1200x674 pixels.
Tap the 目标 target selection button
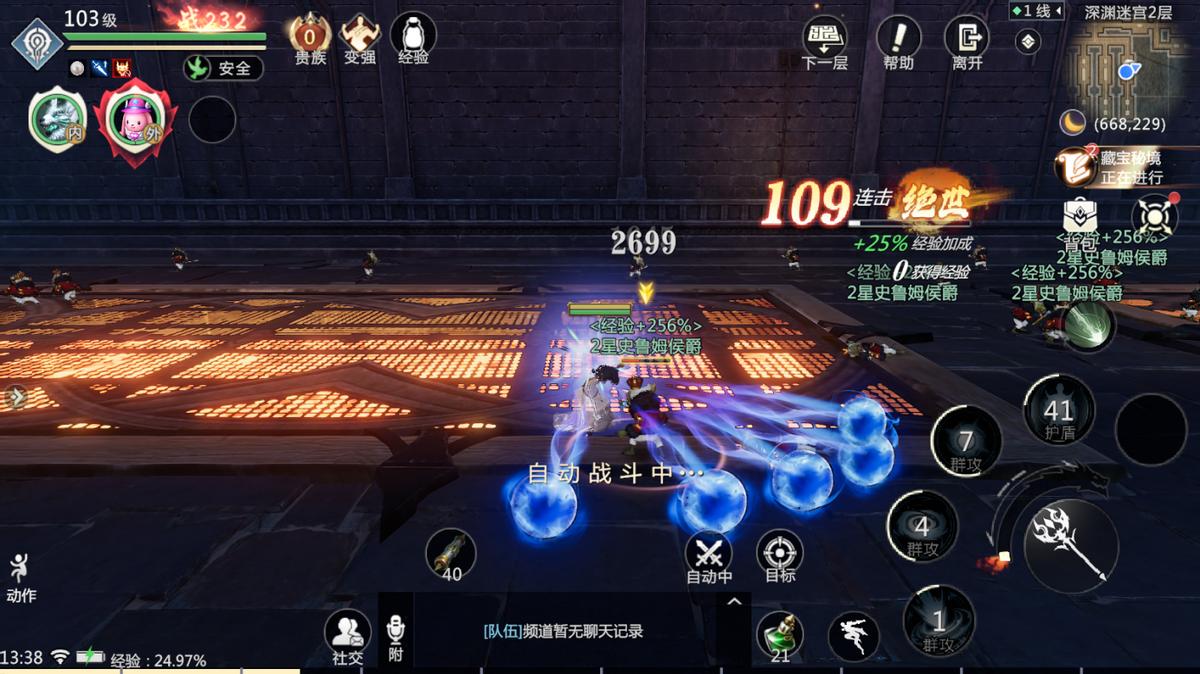[780, 555]
